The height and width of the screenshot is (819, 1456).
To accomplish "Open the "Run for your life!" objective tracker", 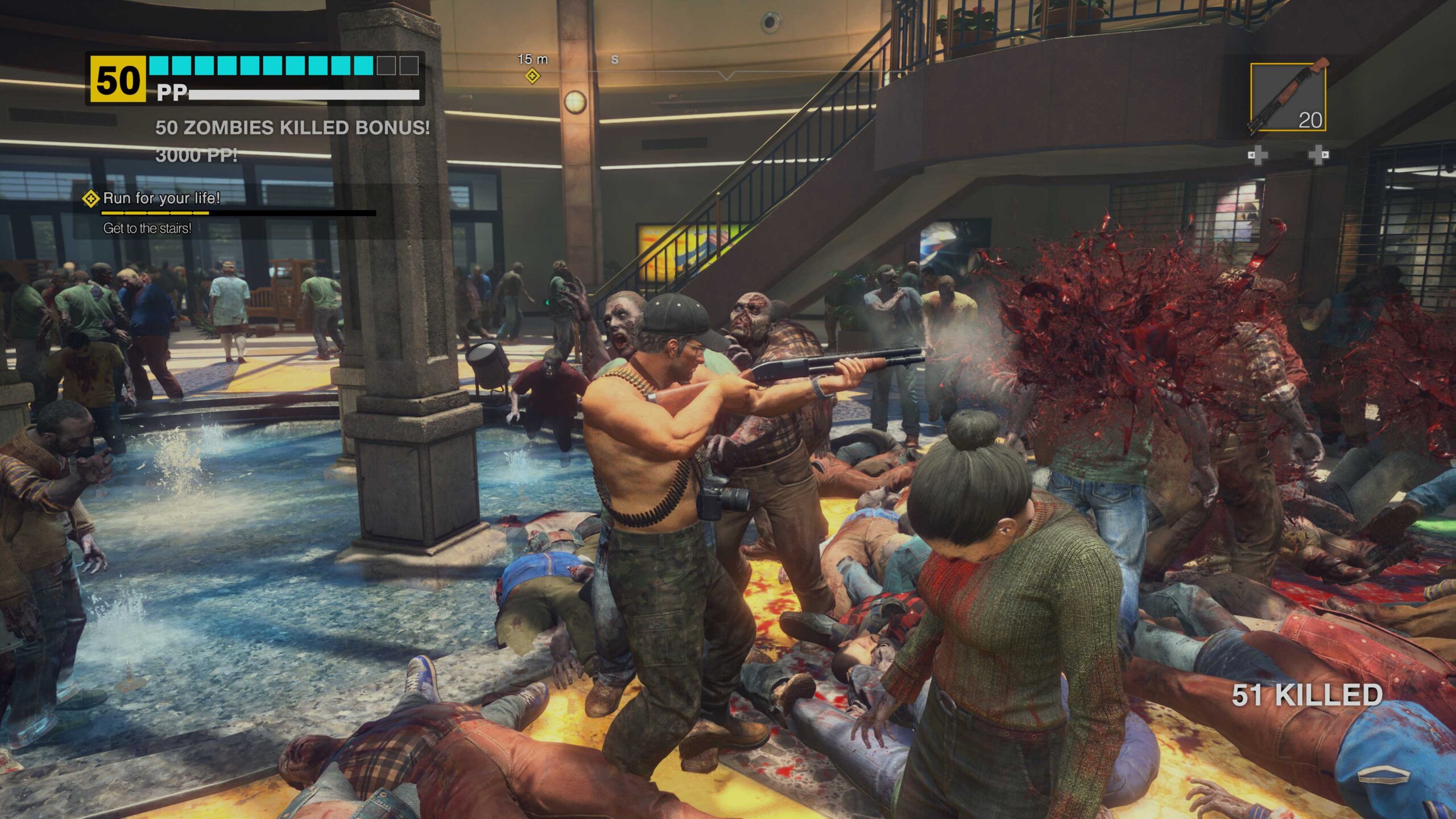I will (161, 198).
